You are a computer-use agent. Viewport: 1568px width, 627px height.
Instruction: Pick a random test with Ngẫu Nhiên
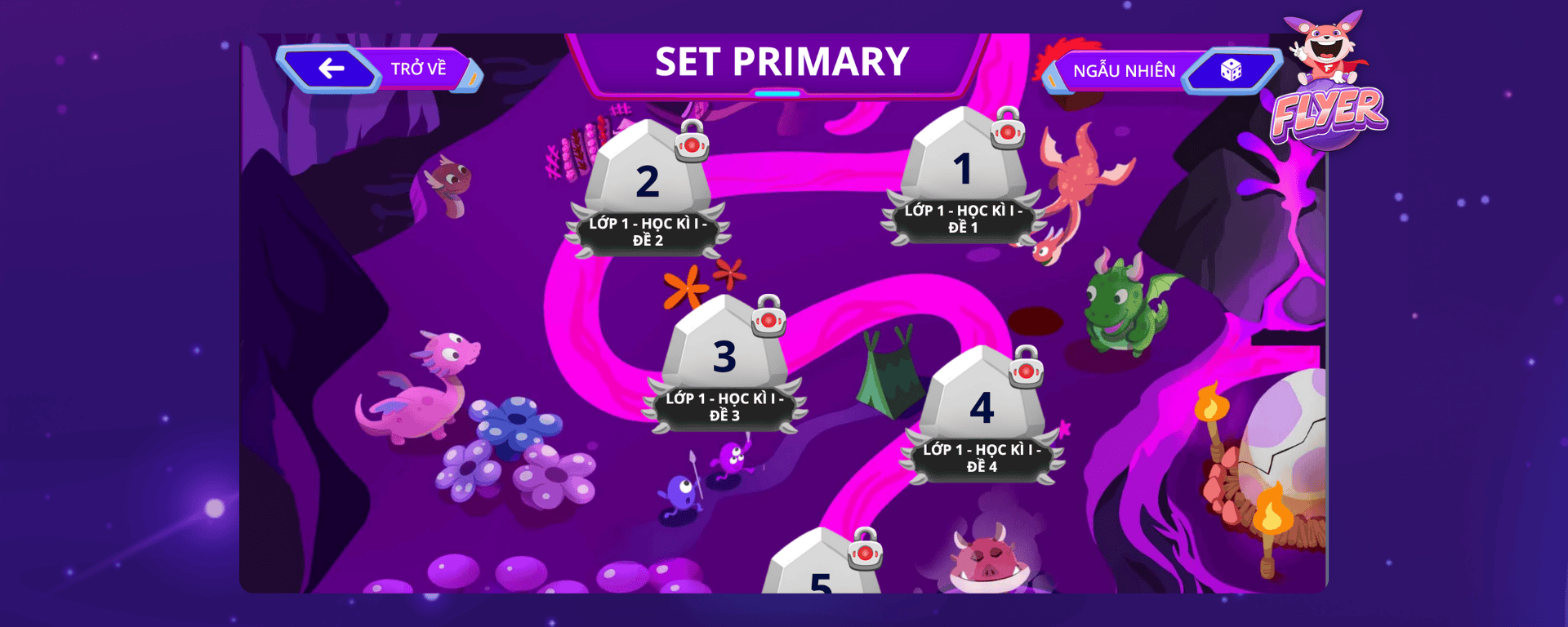click(x=1160, y=71)
